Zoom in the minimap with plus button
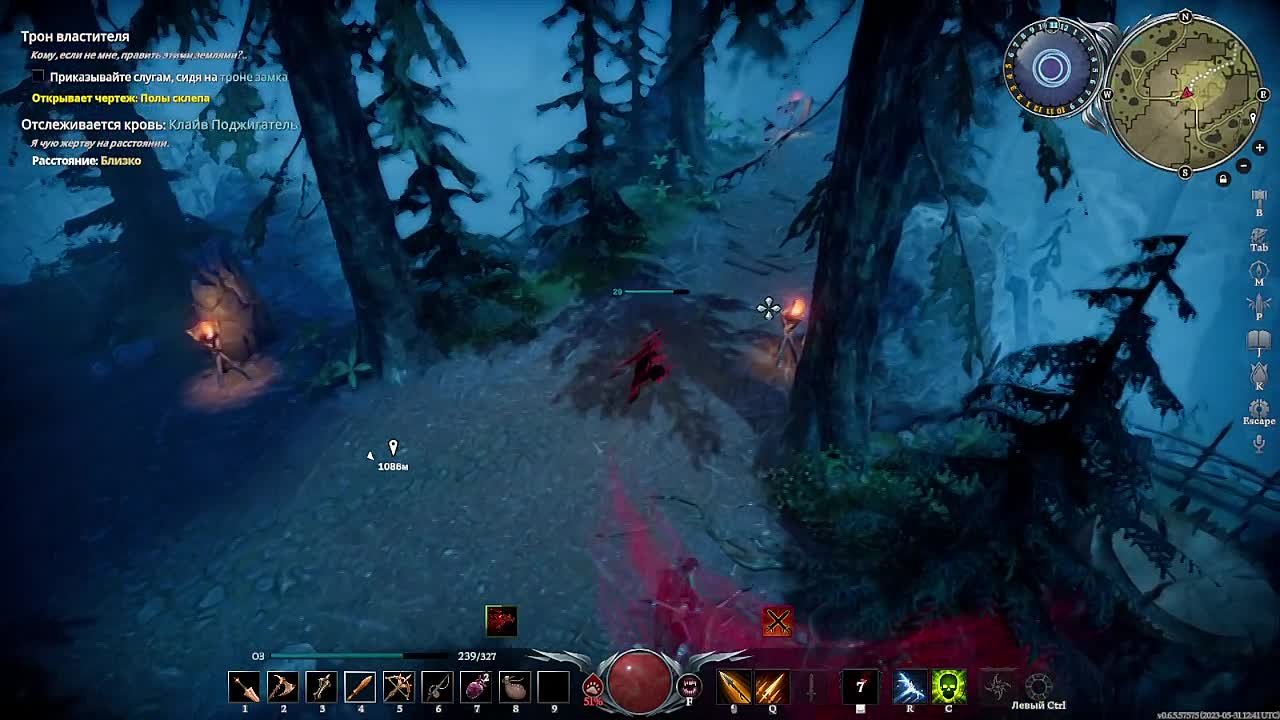The image size is (1280, 720). click(x=1259, y=148)
